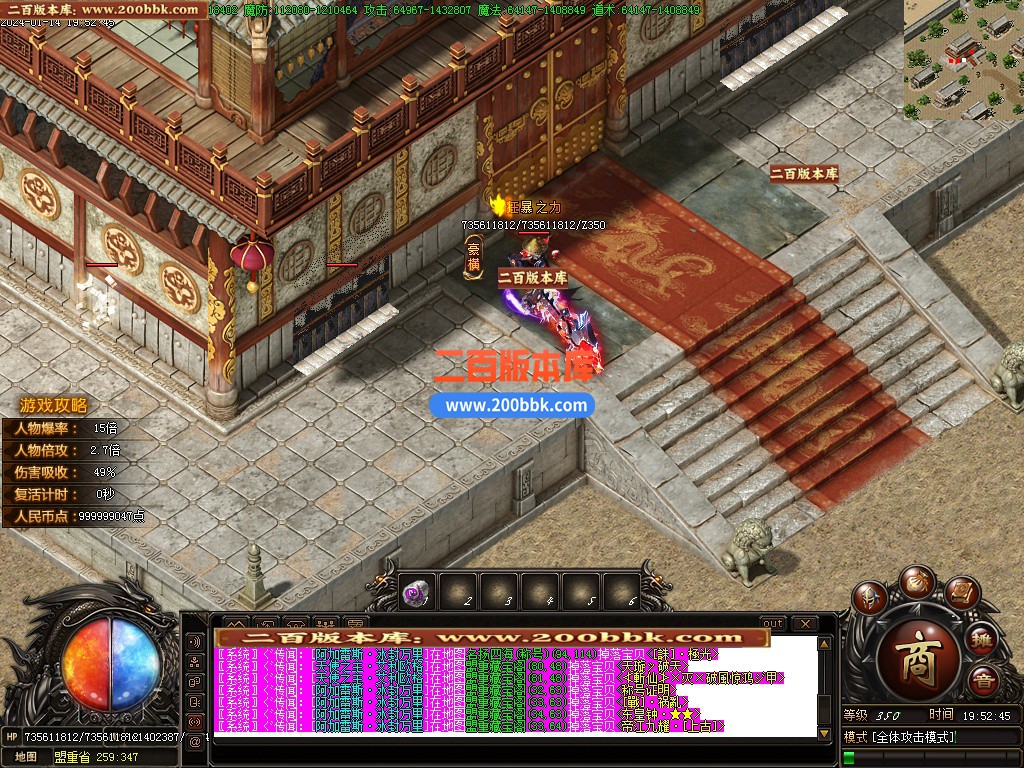The height and width of the screenshot is (768, 1024).
Task: Click the minimap in the corner
Action: (963, 60)
